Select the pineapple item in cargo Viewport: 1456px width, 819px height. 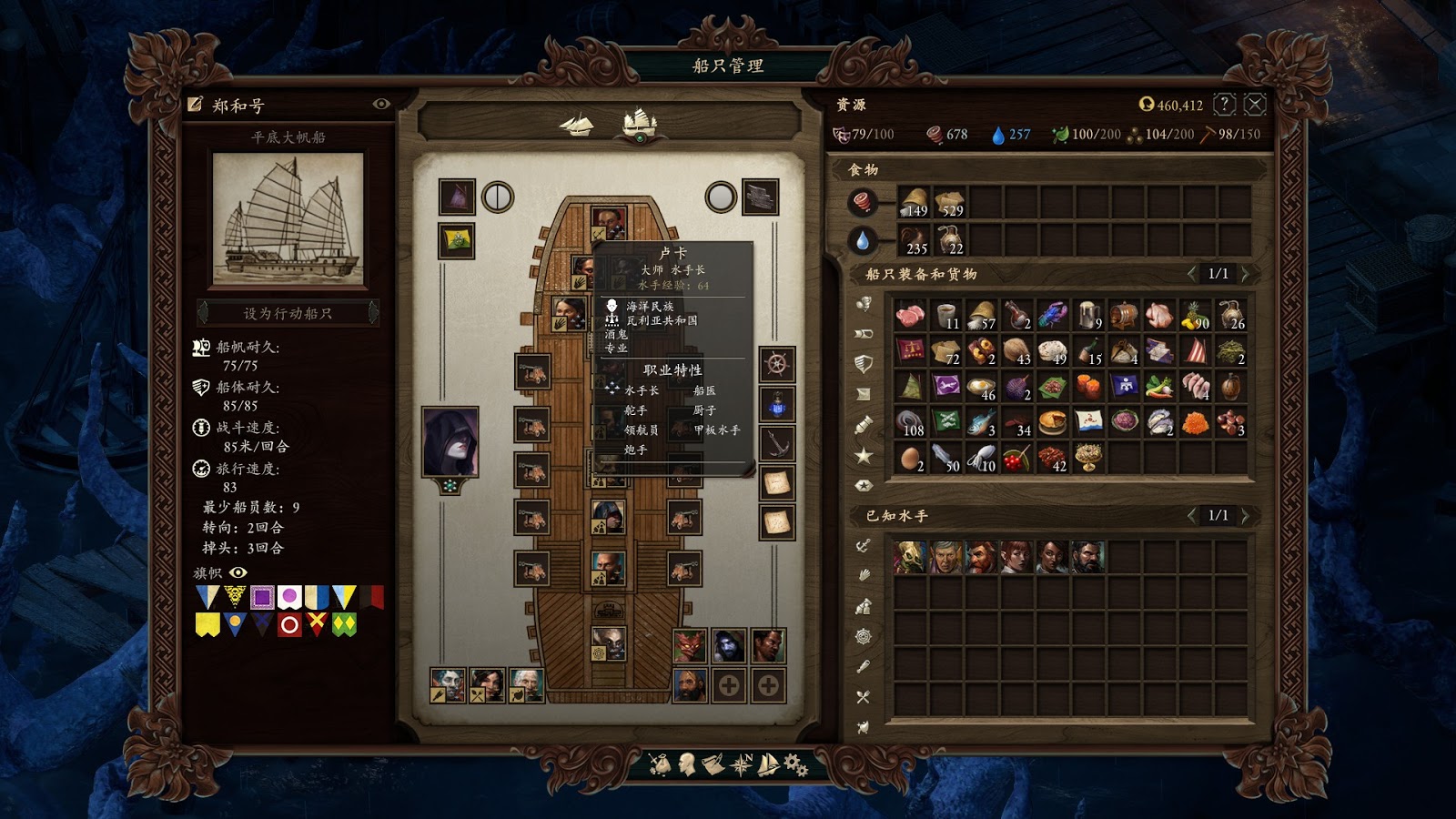click(1195, 316)
